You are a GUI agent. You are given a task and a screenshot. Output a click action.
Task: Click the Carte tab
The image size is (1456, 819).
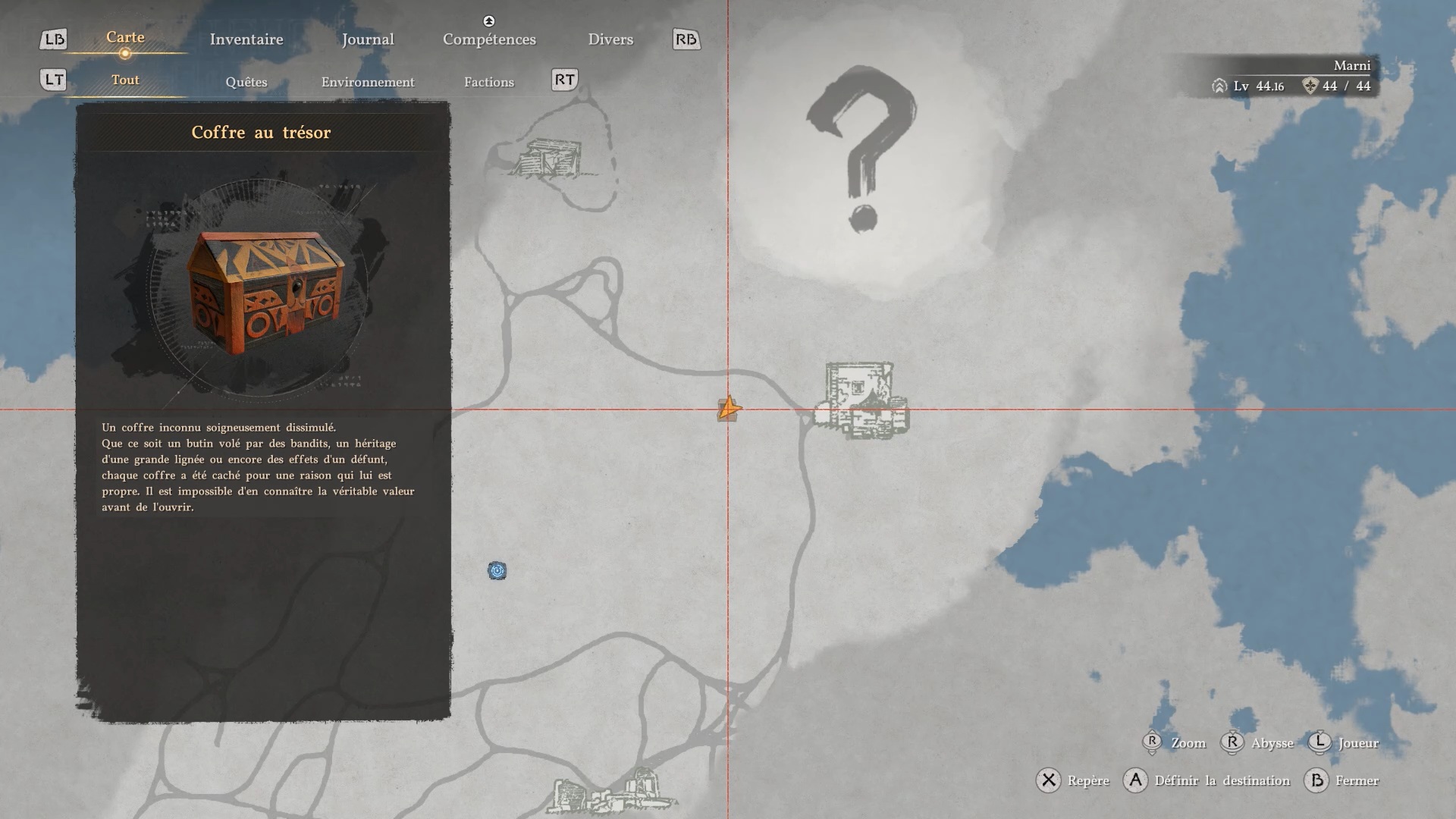click(x=125, y=37)
